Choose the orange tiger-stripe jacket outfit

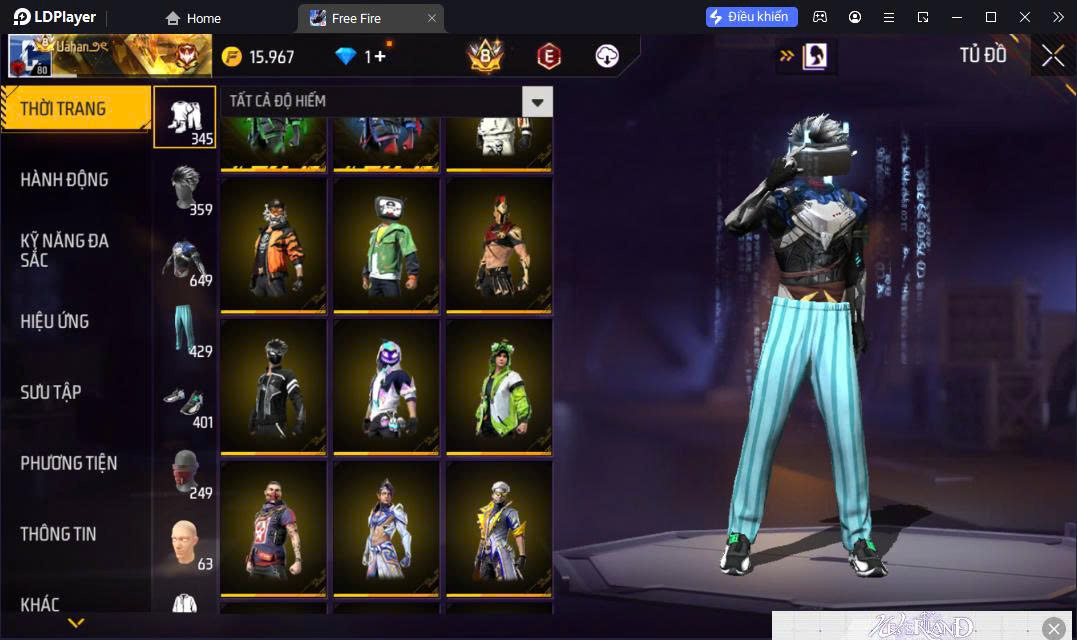coord(273,245)
